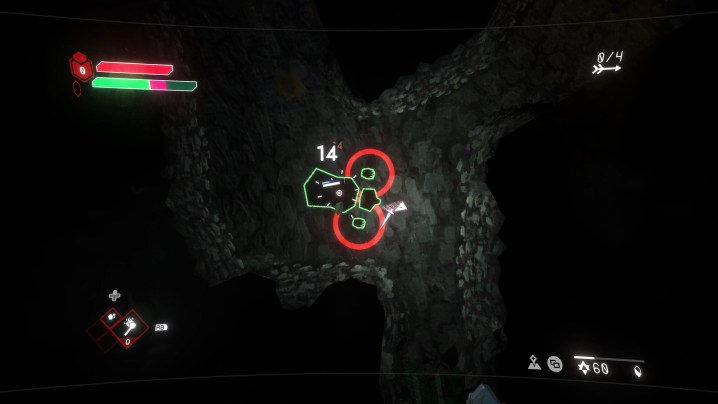Select the torch item in the quick slot
718x404 pixels.
[x=129, y=325]
